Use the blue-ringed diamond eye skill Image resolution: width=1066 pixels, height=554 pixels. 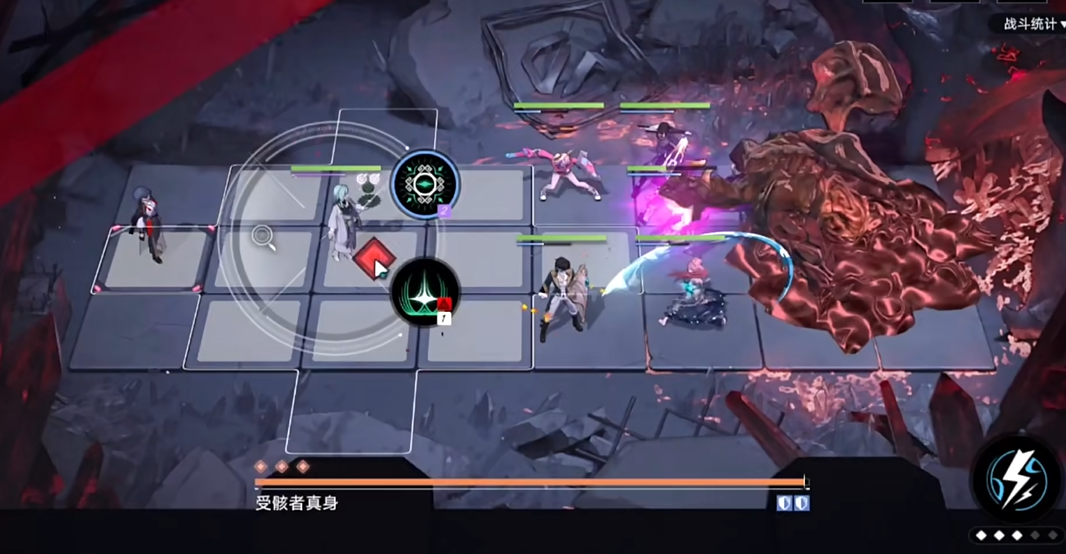point(425,184)
